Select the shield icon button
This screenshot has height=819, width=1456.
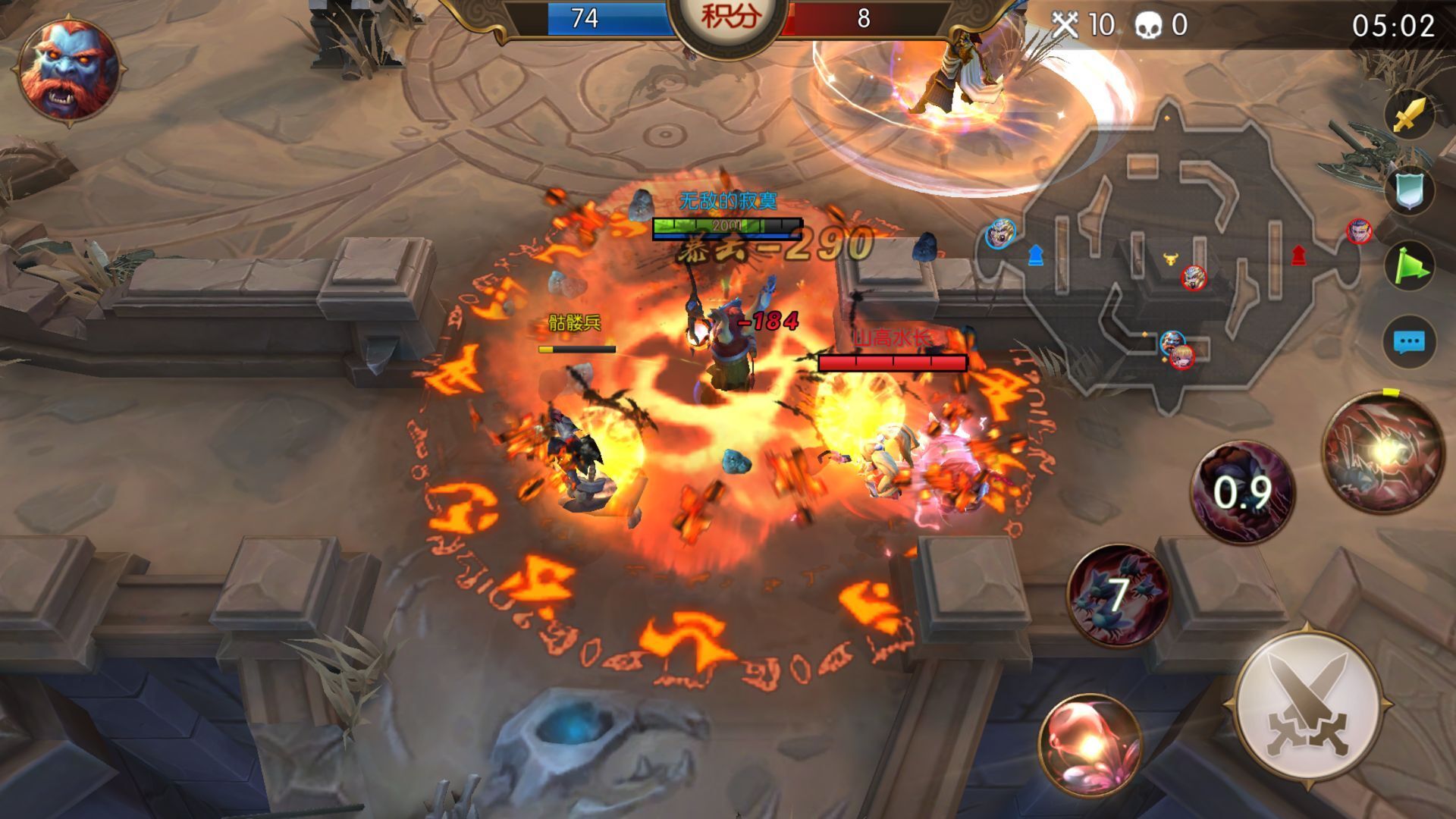(1409, 190)
